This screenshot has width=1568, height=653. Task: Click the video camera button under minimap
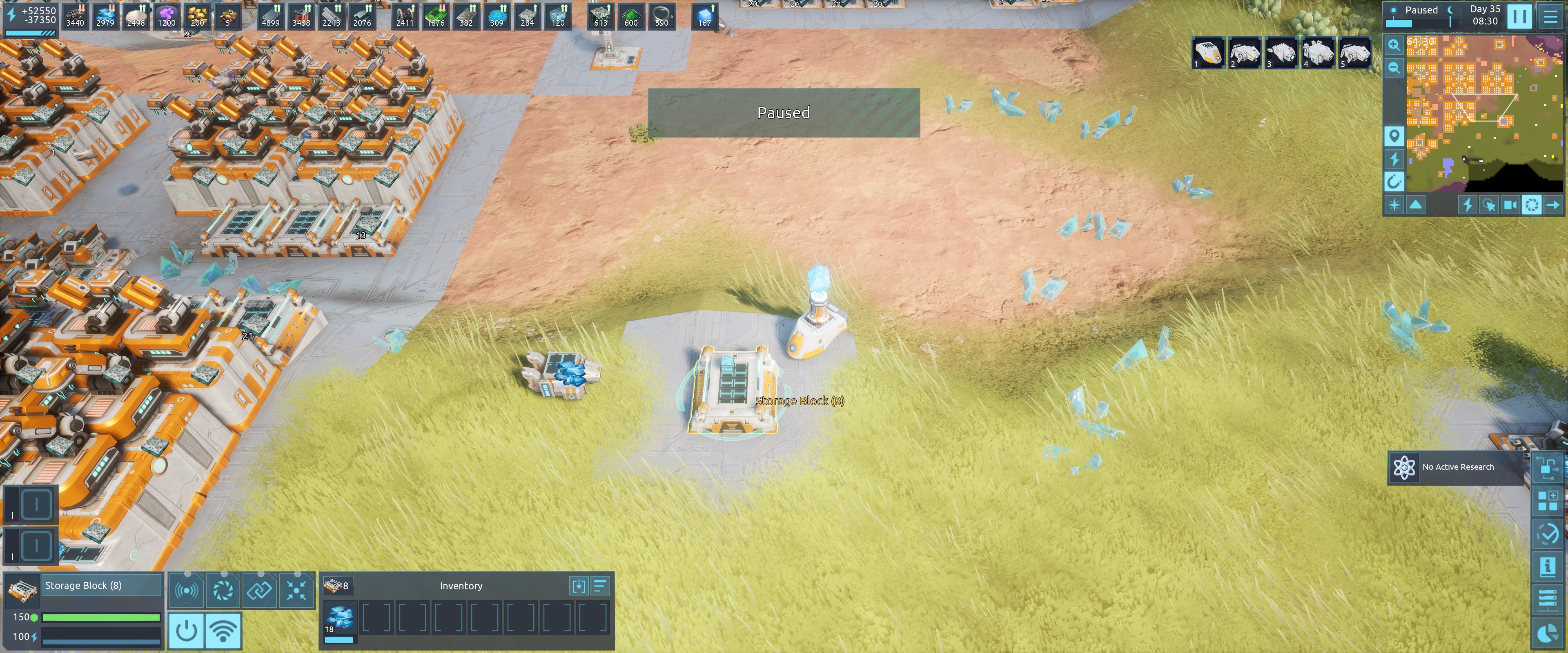(x=1510, y=205)
